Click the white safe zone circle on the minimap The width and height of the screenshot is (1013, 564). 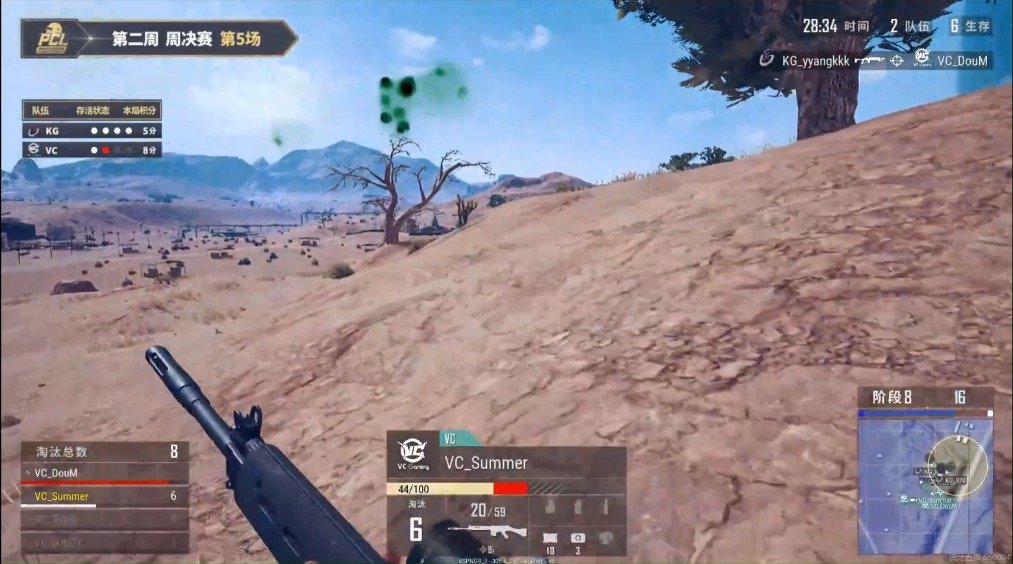(x=957, y=465)
